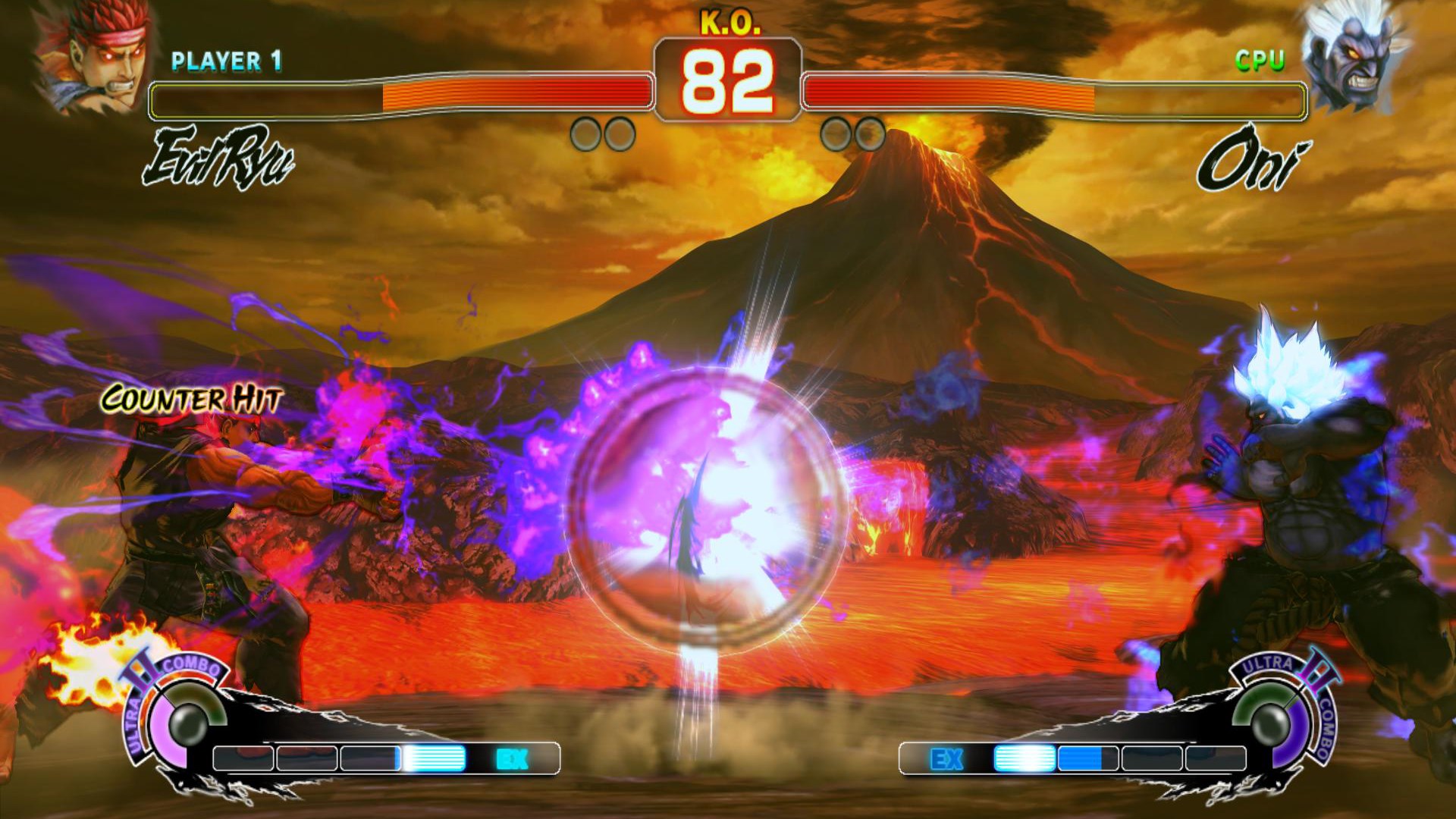Click the Counter Hit notification text
1456x819 pixels.
coord(191,397)
